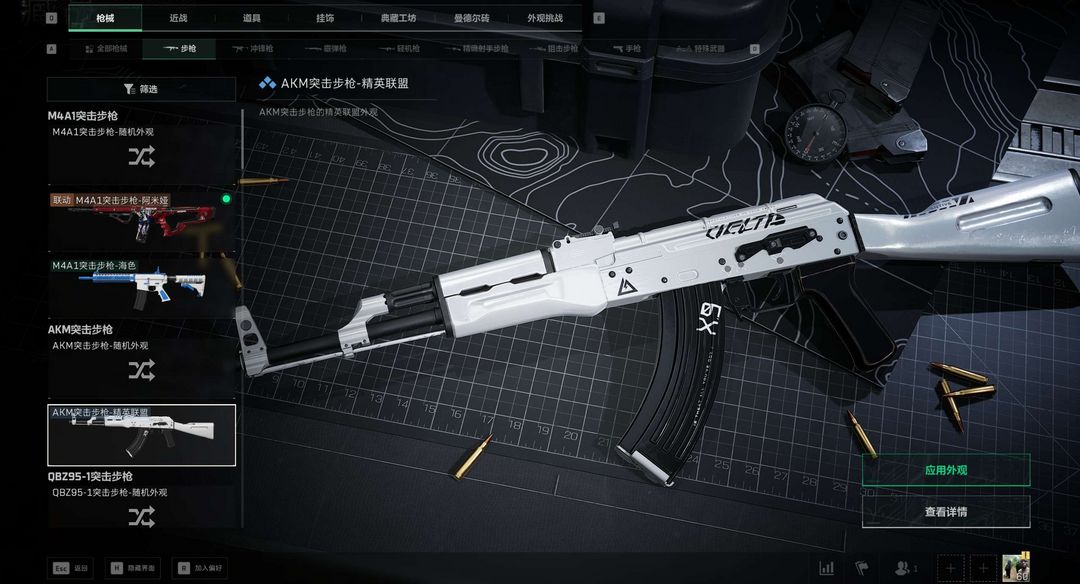Apply the skin with 应用外观 button
The width and height of the screenshot is (1080, 584).
(x=945, y=470)
